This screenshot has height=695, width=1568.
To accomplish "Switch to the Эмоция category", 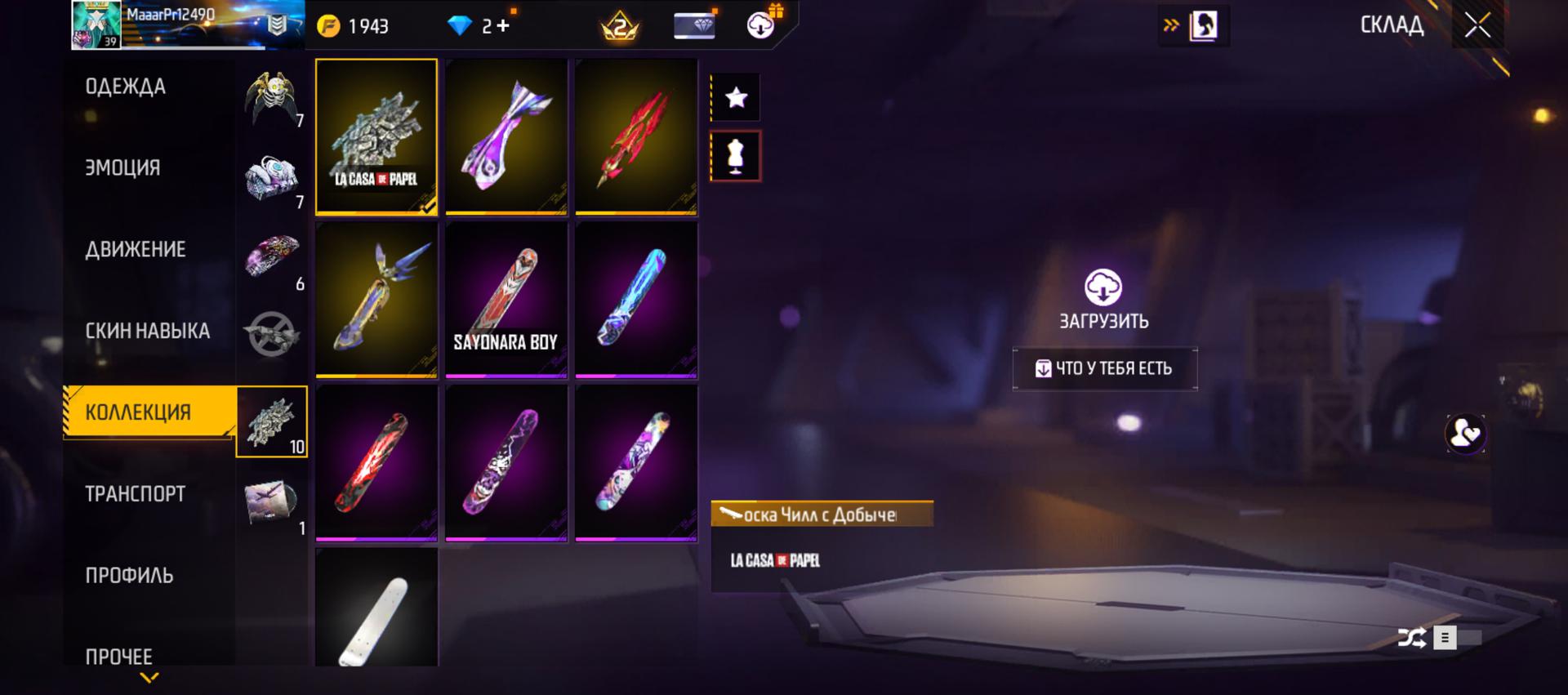I will pos(122,168).
